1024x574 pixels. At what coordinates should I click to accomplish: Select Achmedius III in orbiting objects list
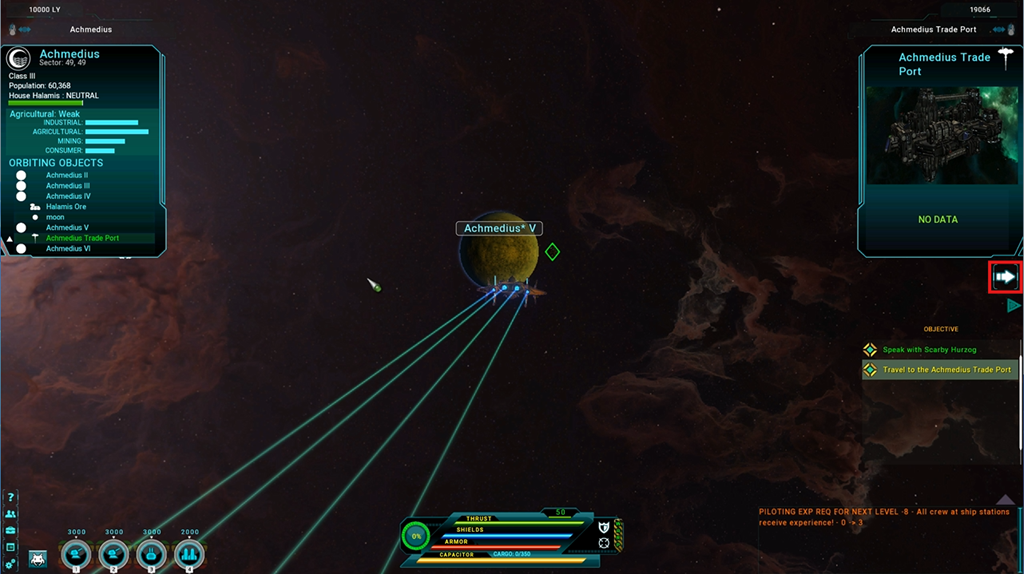(67, 186)
